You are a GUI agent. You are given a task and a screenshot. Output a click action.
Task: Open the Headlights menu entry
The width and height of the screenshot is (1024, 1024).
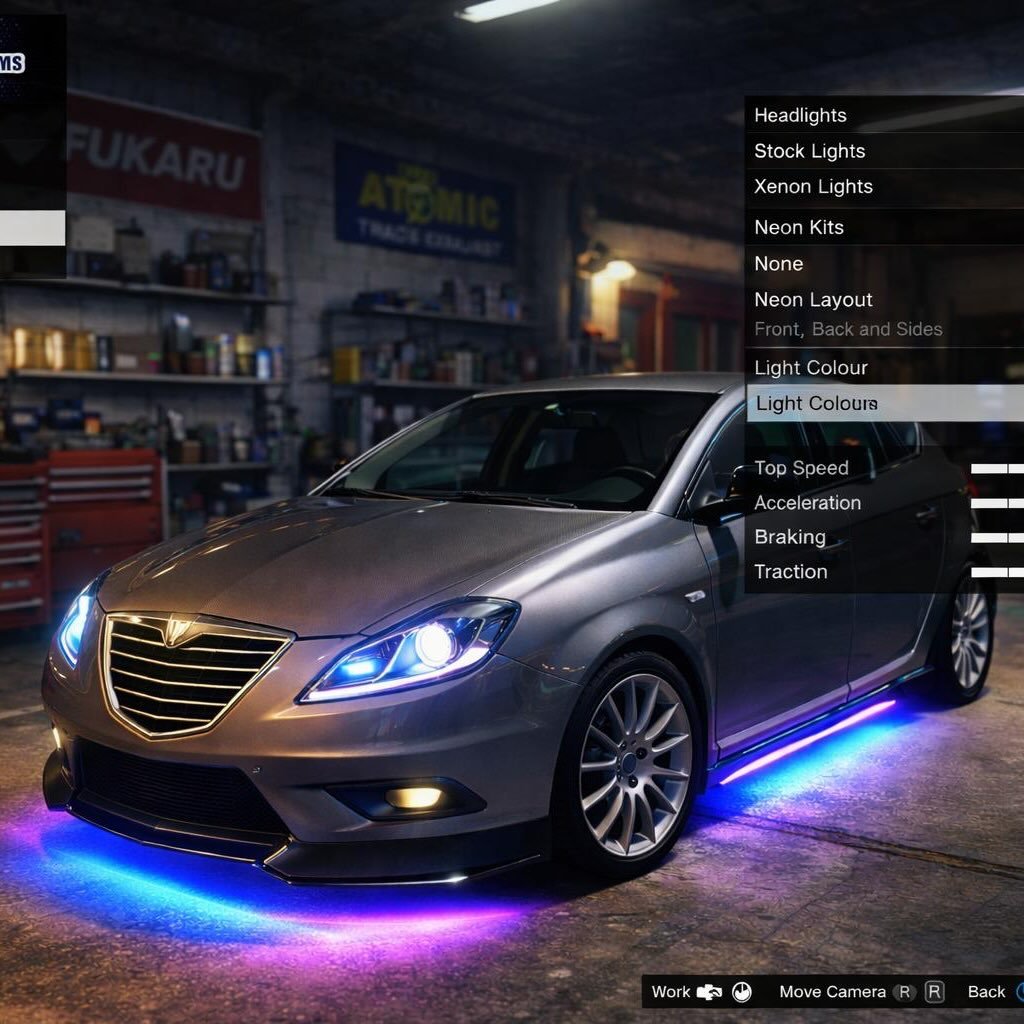click(801, 115)
